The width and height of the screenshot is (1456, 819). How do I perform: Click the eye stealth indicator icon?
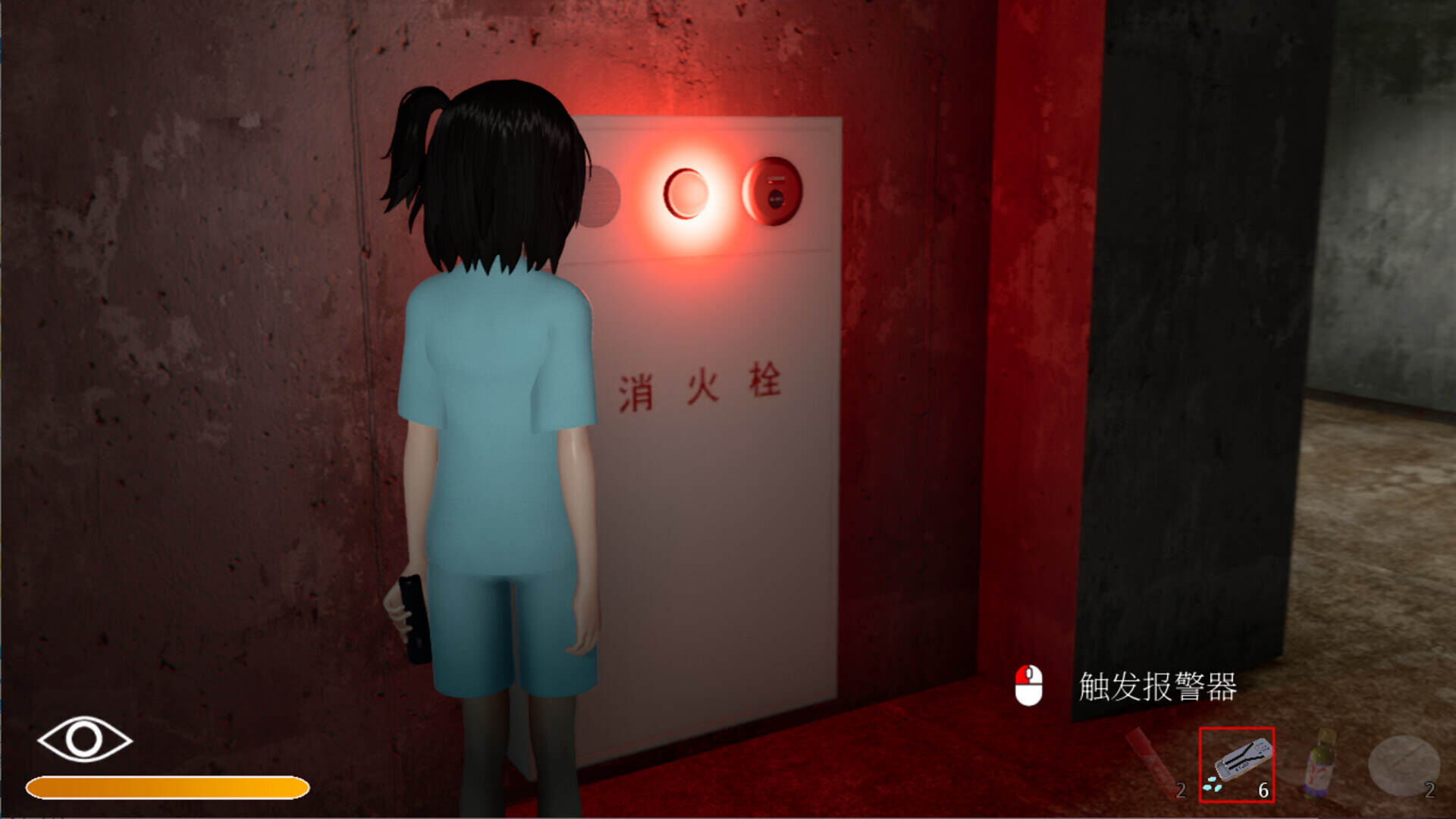coord(83,739)
